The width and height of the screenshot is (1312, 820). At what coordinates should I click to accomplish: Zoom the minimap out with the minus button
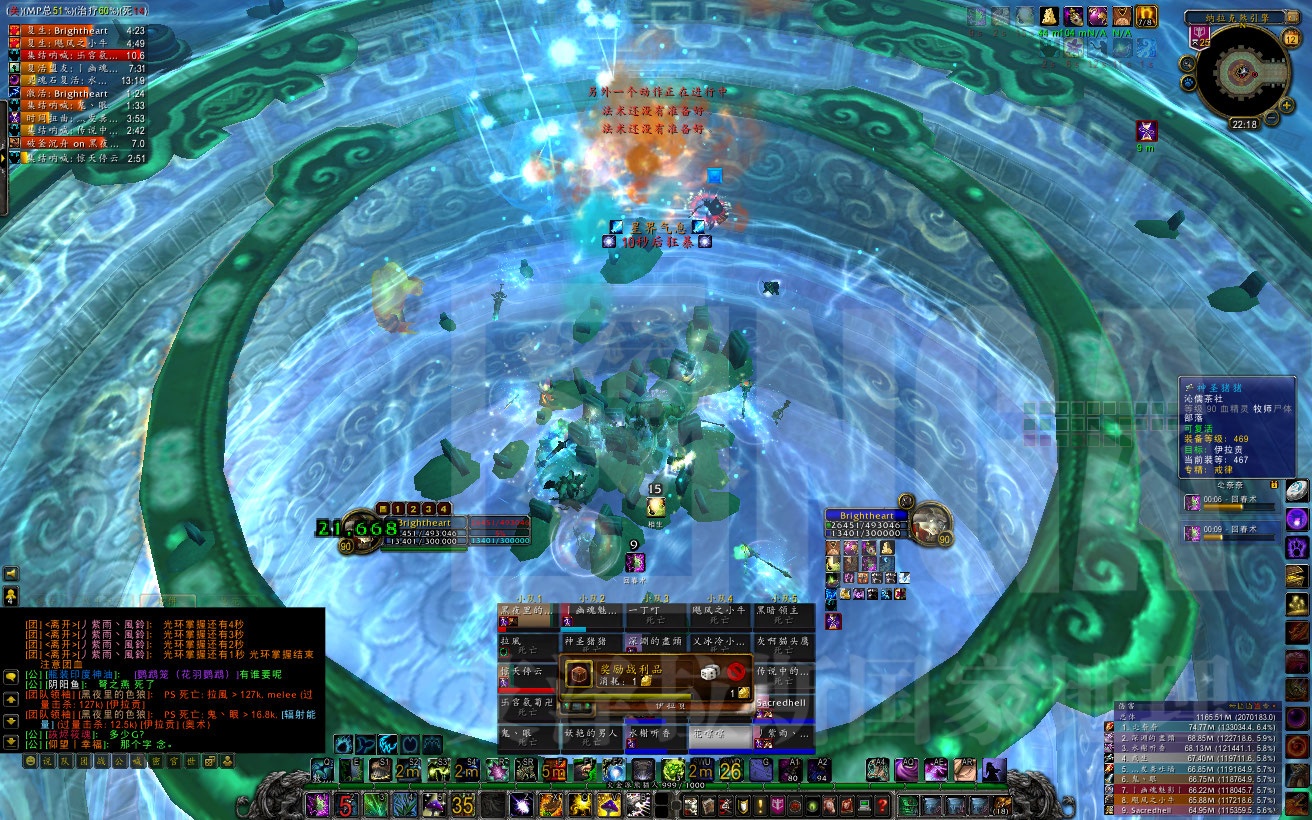[1271, 116]
